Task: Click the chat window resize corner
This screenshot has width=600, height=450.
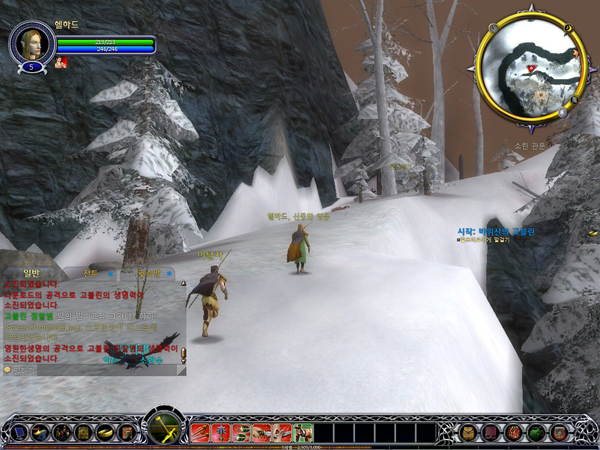Action: point(184,371)
